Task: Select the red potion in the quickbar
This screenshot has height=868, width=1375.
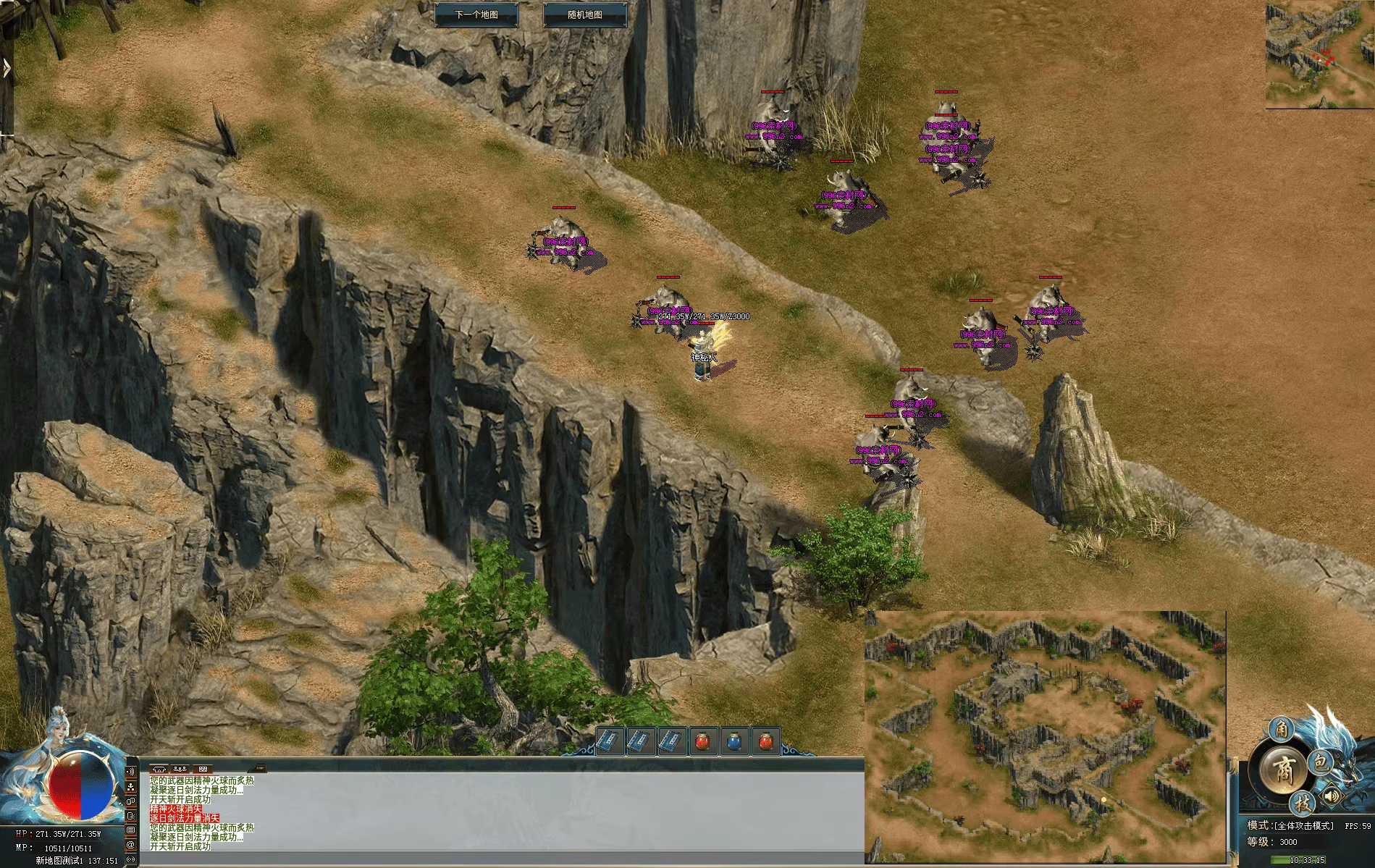Action: (x=702, y=741)
